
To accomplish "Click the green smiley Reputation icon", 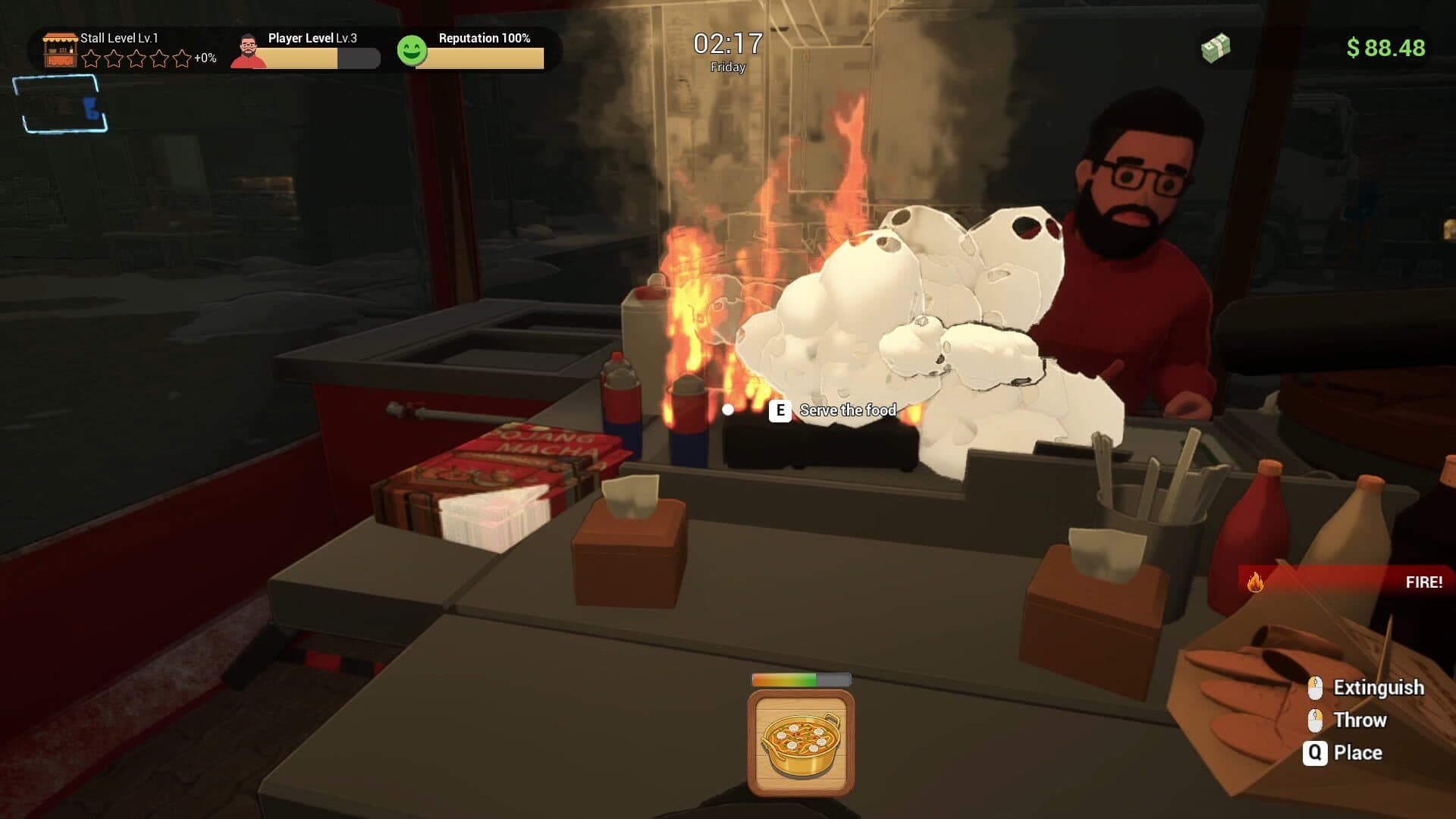I will point(413,48).
